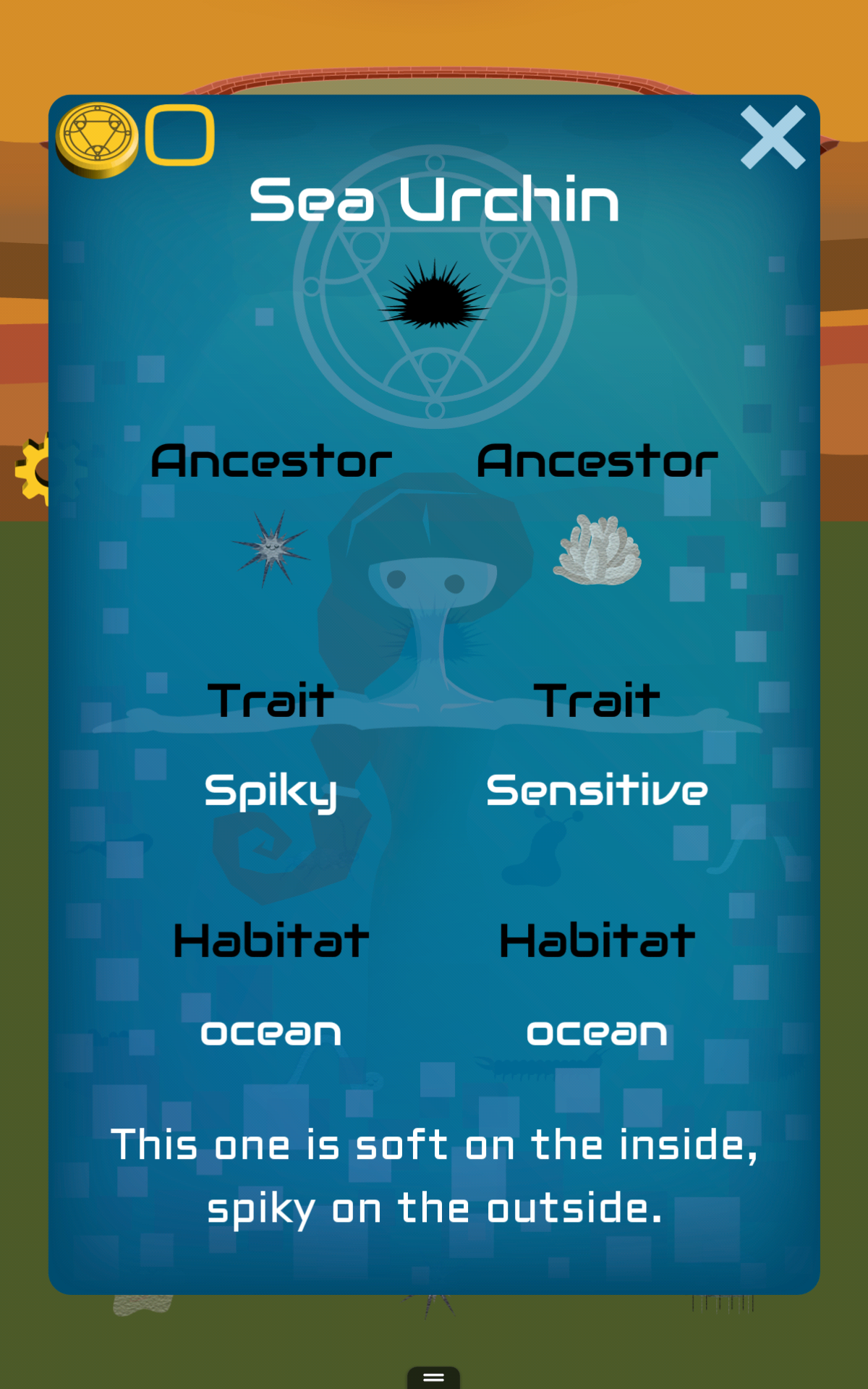Viewport: 868px width, 1389px height.
Task: Select the spiky star ancestor icon
Action: click(x=271, y=549)
